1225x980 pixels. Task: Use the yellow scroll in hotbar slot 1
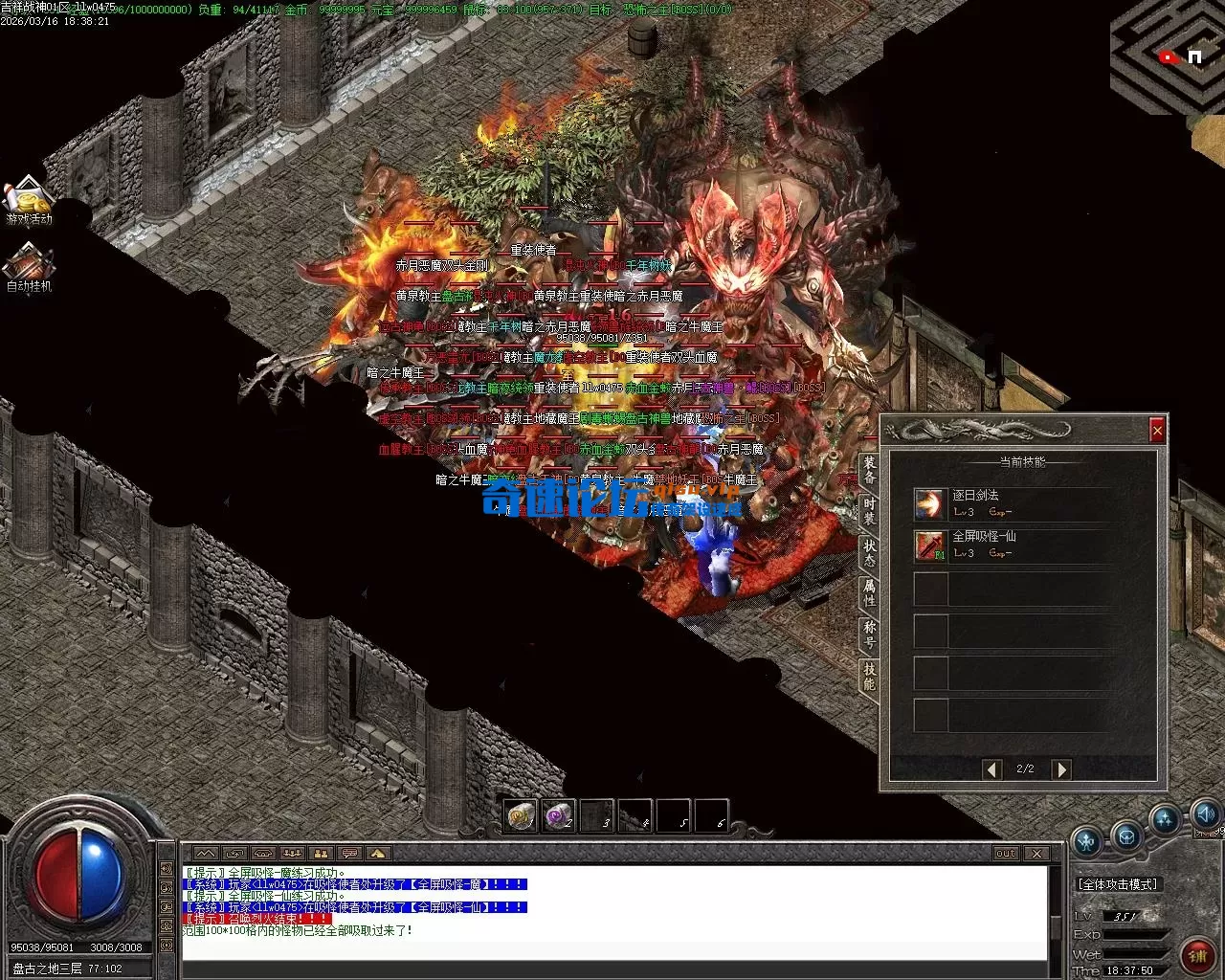521,815
